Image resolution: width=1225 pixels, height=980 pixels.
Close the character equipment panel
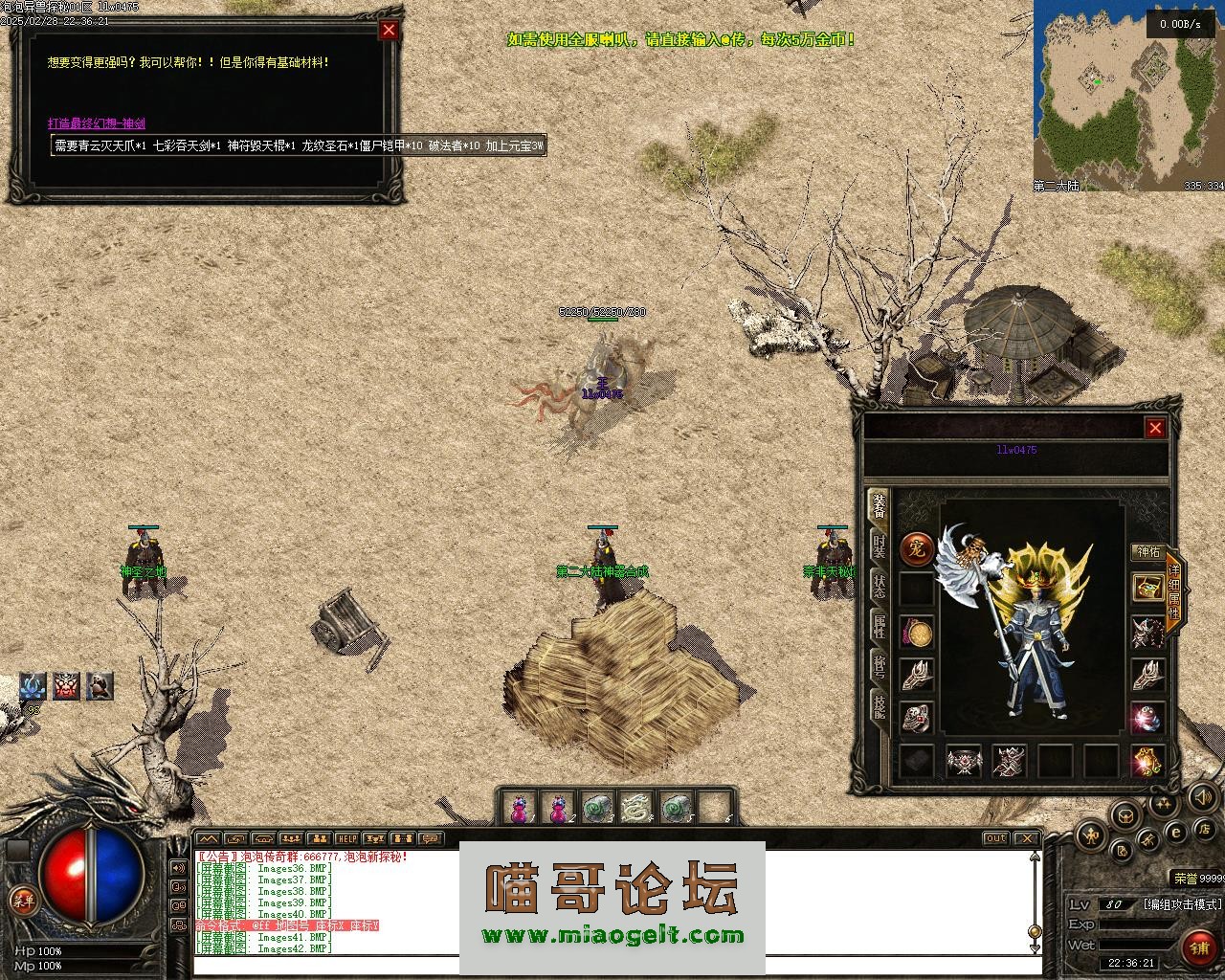coord(1155,428)
